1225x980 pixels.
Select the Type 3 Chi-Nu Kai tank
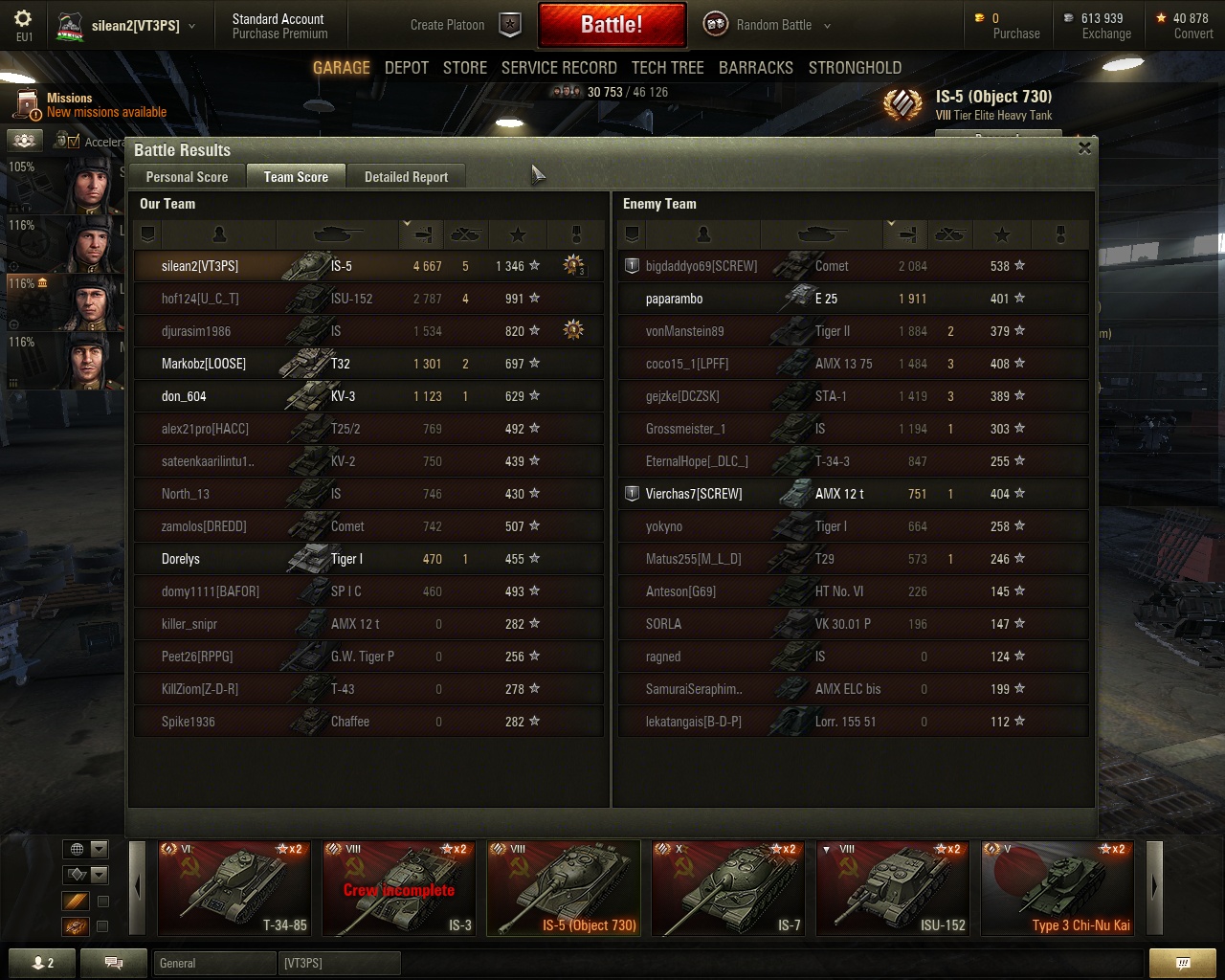coord(1057,887)
